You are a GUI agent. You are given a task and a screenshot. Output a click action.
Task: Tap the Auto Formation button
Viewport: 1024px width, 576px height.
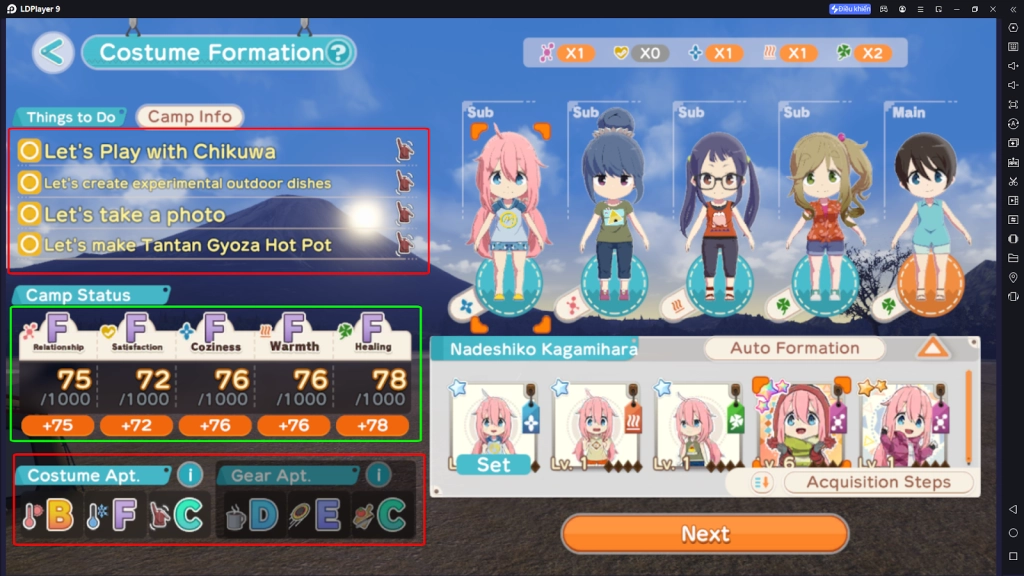pyautogui.click(x=794, y=348)
